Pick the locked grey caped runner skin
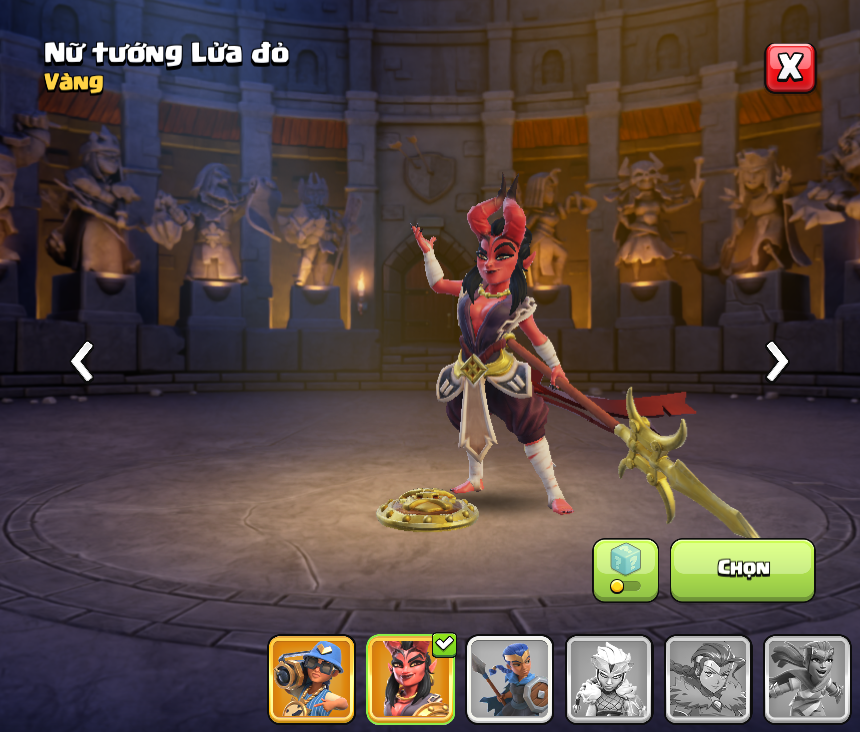The image size is (860, 732). click(806, 678)
